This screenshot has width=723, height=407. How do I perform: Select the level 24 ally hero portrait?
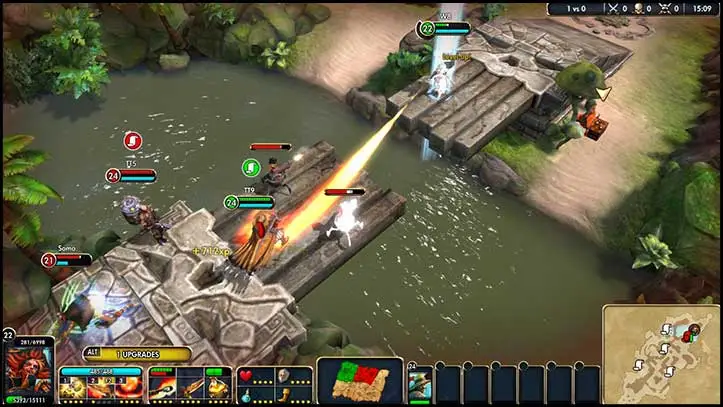click(x=419, y=385)
